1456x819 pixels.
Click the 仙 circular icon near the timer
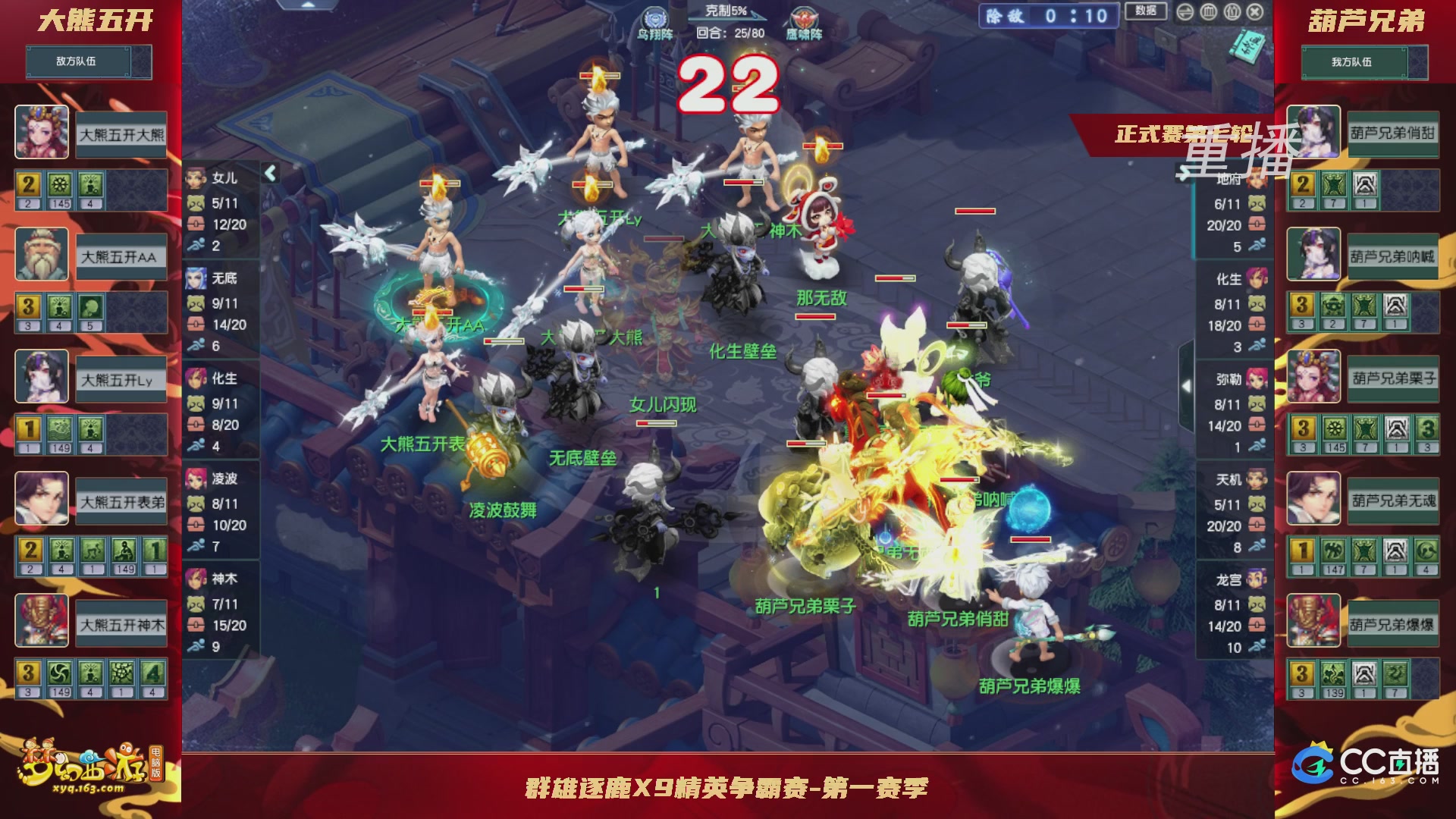point(1234,13)
